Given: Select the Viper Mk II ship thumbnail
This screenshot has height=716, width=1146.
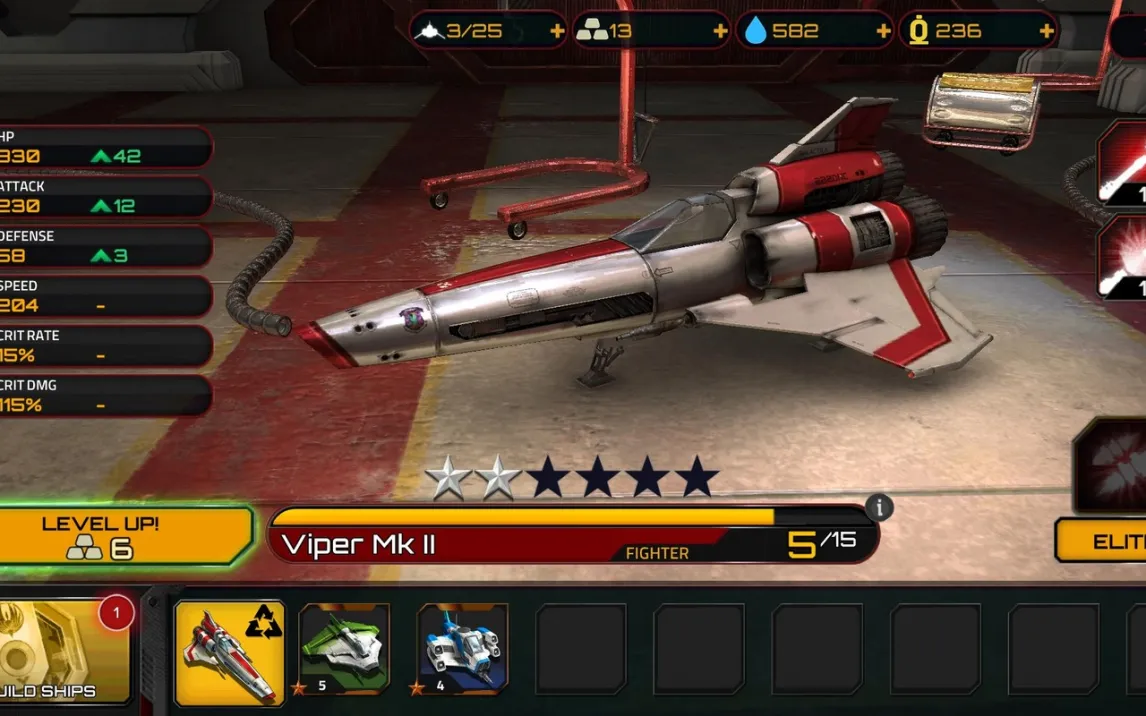Looking at the screenshot, I should 229,652.
